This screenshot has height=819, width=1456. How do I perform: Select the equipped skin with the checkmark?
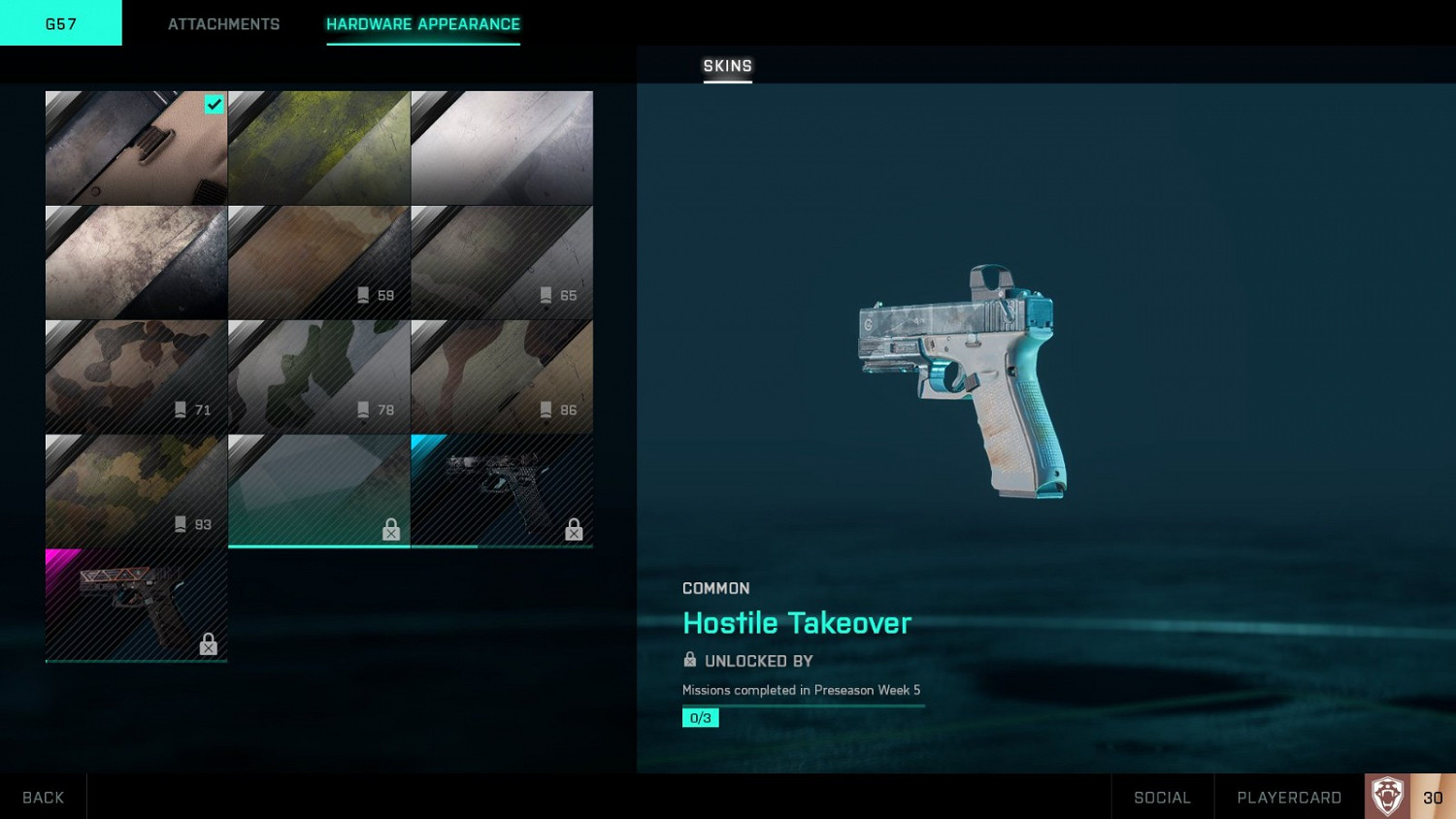136,147
